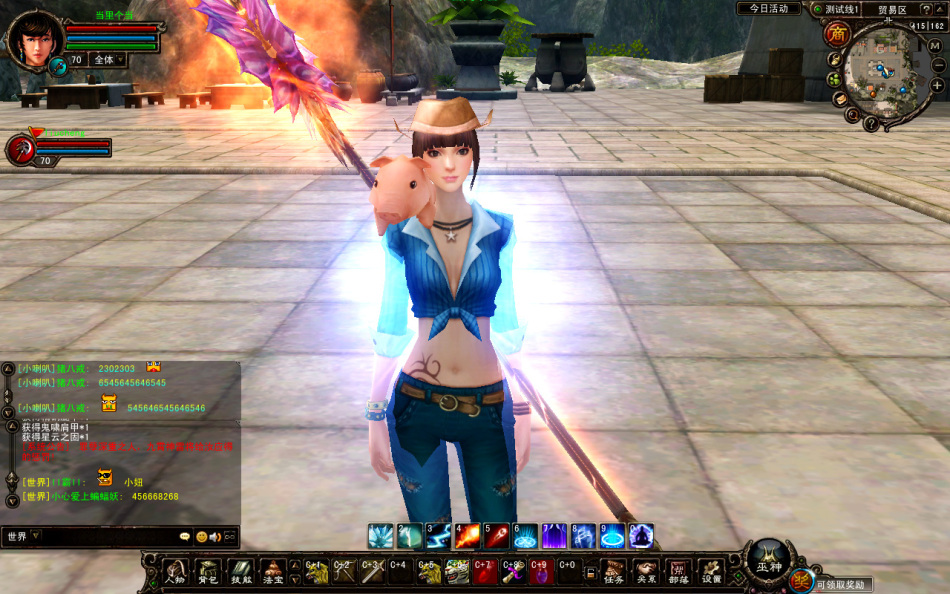Claim the 可领取奖励 reward button
The image size is (950, 594).
pos(840,584)
